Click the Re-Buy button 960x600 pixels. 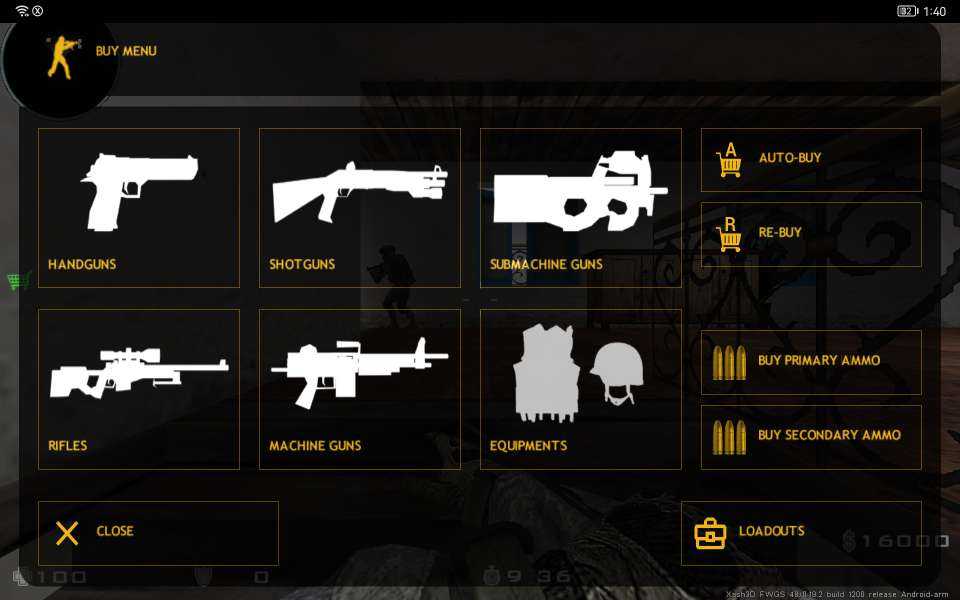811,234
